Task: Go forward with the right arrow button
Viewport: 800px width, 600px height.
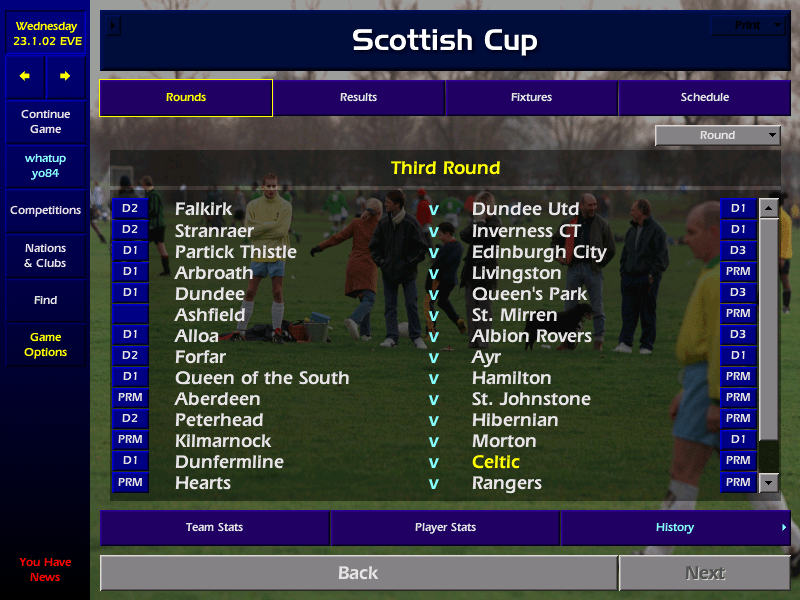Action: 65,76
